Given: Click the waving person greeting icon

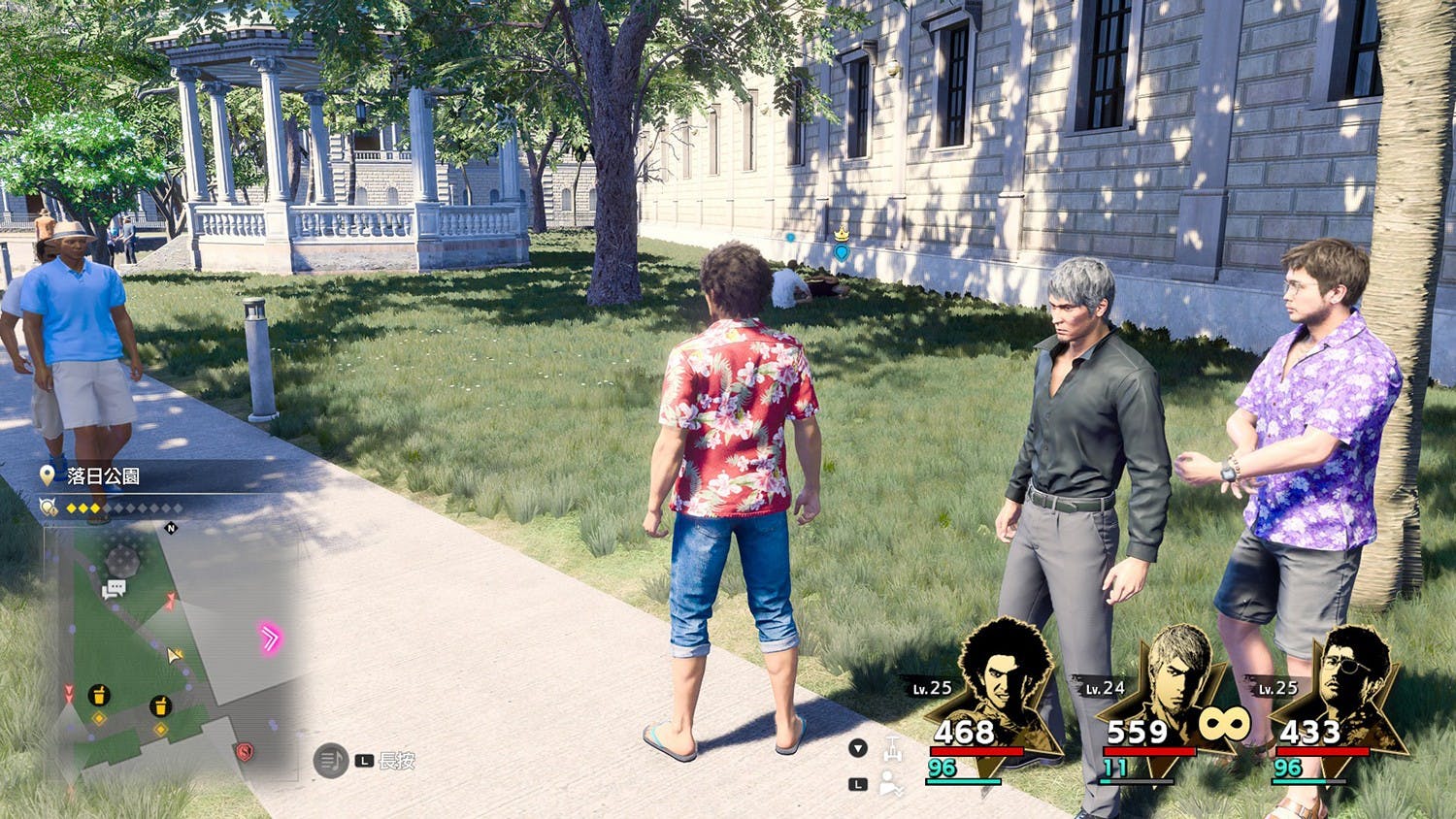Looking at the screenshot, I should [891, 784].
